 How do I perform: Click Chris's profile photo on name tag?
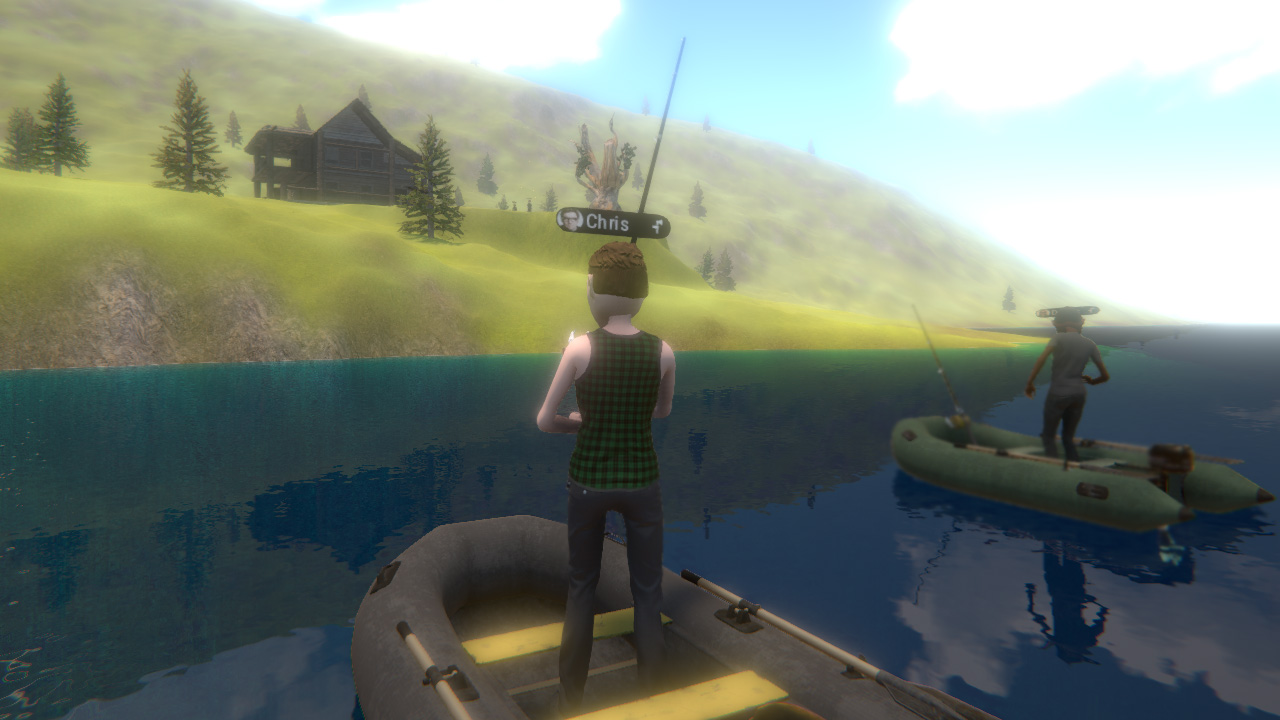point(571,220)
